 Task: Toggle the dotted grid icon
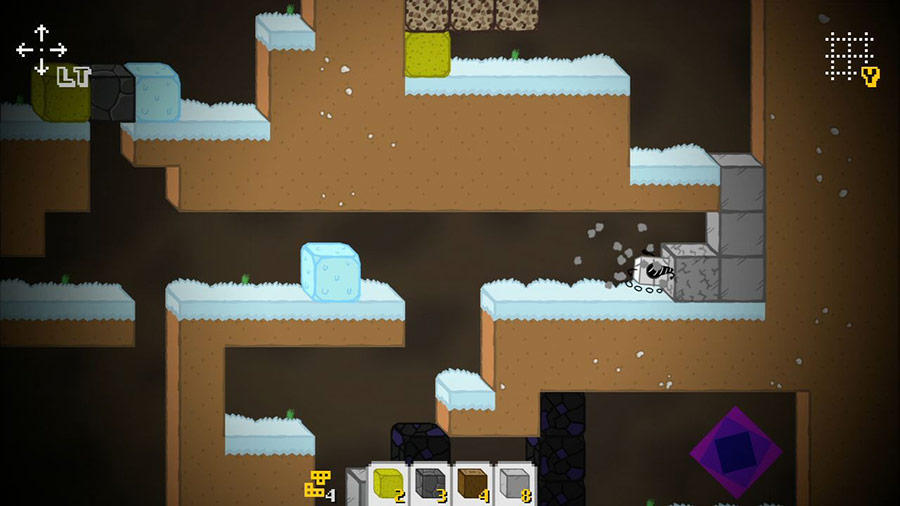[849, 56]
